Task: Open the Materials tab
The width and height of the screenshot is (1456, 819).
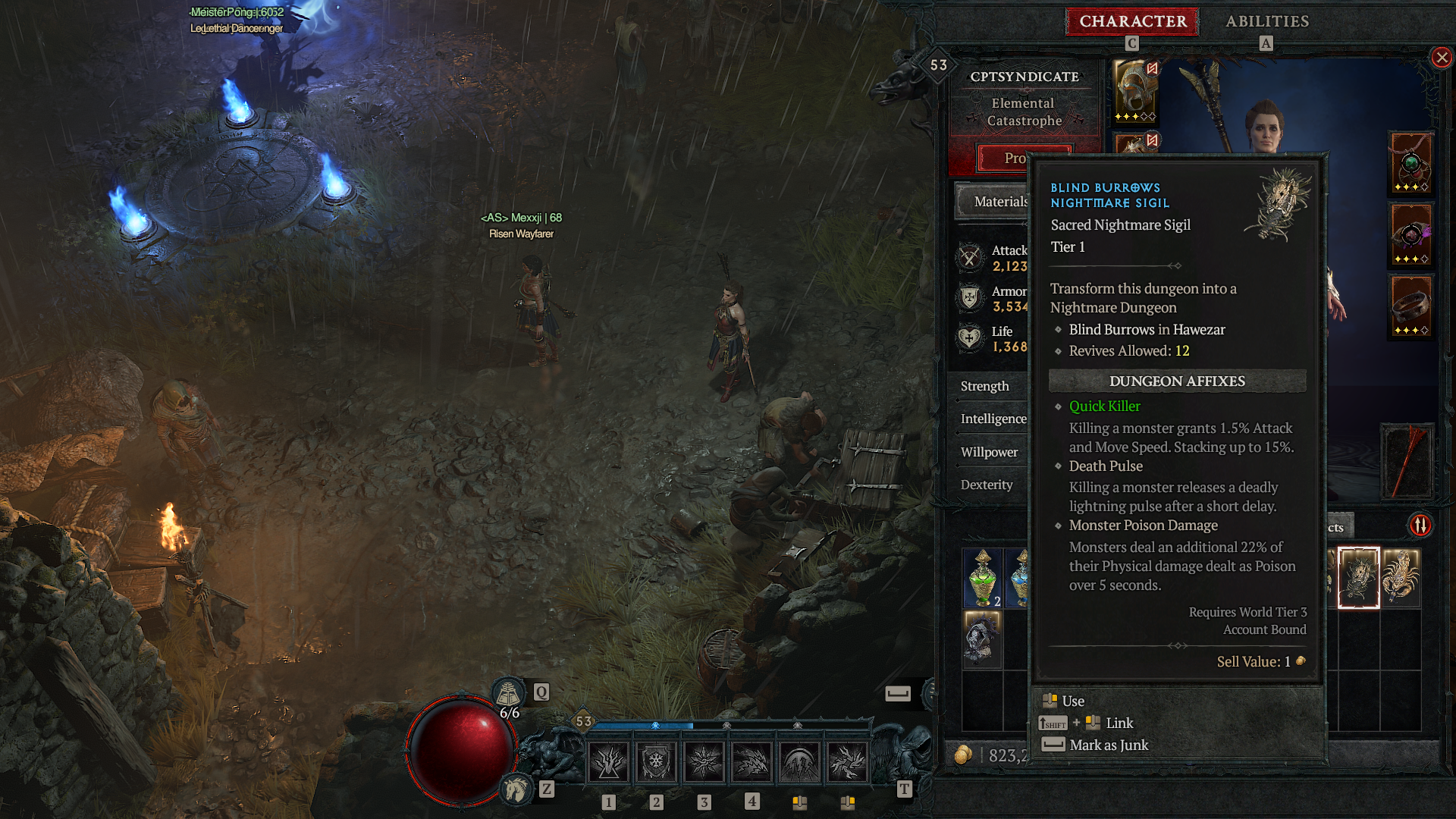Action: pyautogui.click(x=999, y=202)
